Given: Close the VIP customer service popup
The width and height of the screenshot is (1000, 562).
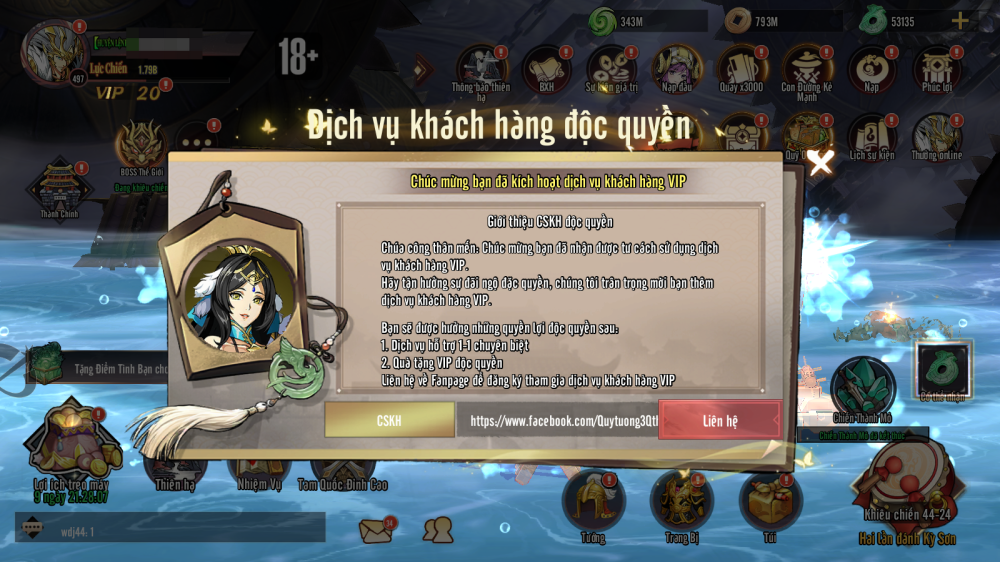Looking at the screenshot, I should pyautogui.click(x=821, y=162).
